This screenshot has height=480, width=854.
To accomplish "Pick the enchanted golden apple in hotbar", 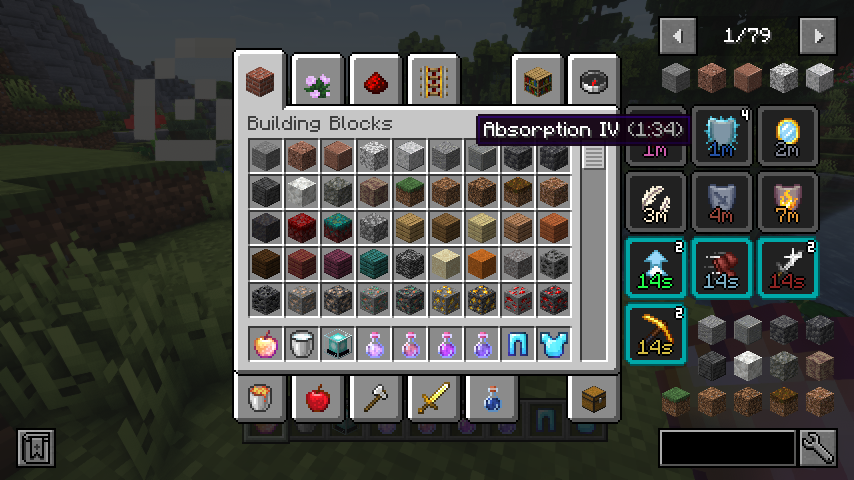I will 265,345.
